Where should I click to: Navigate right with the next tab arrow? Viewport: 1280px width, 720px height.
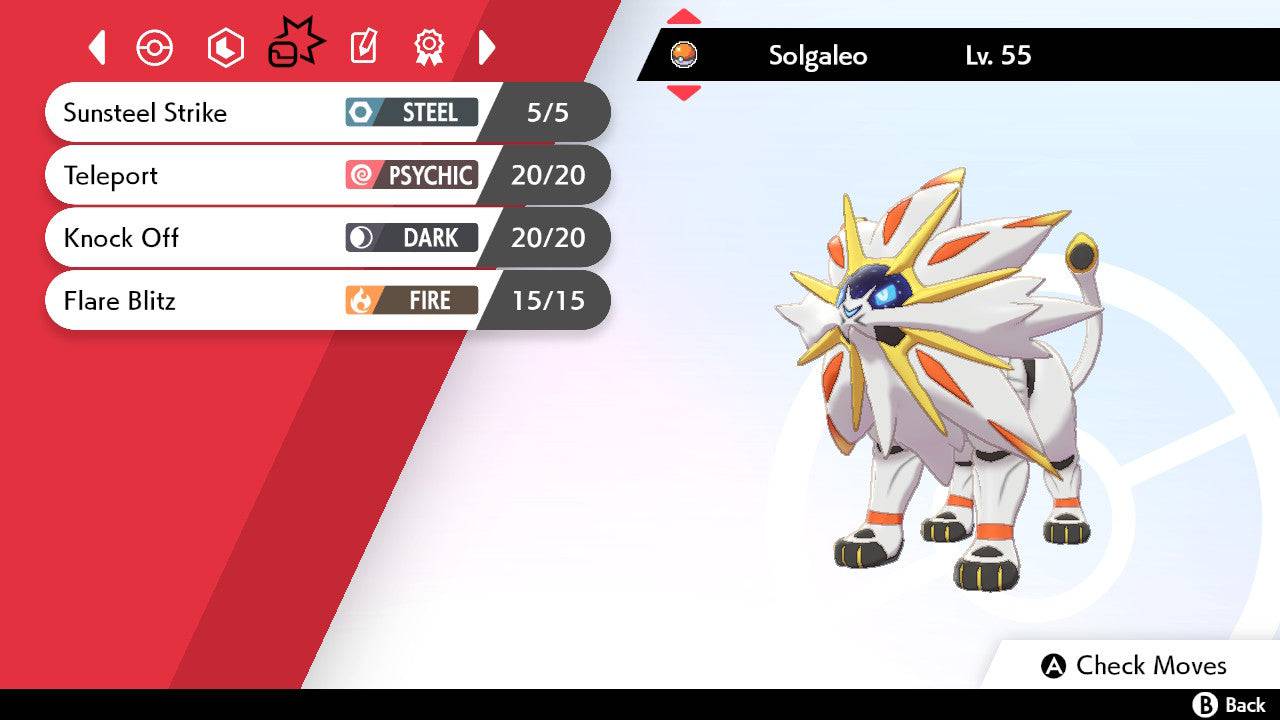[487, 47]
